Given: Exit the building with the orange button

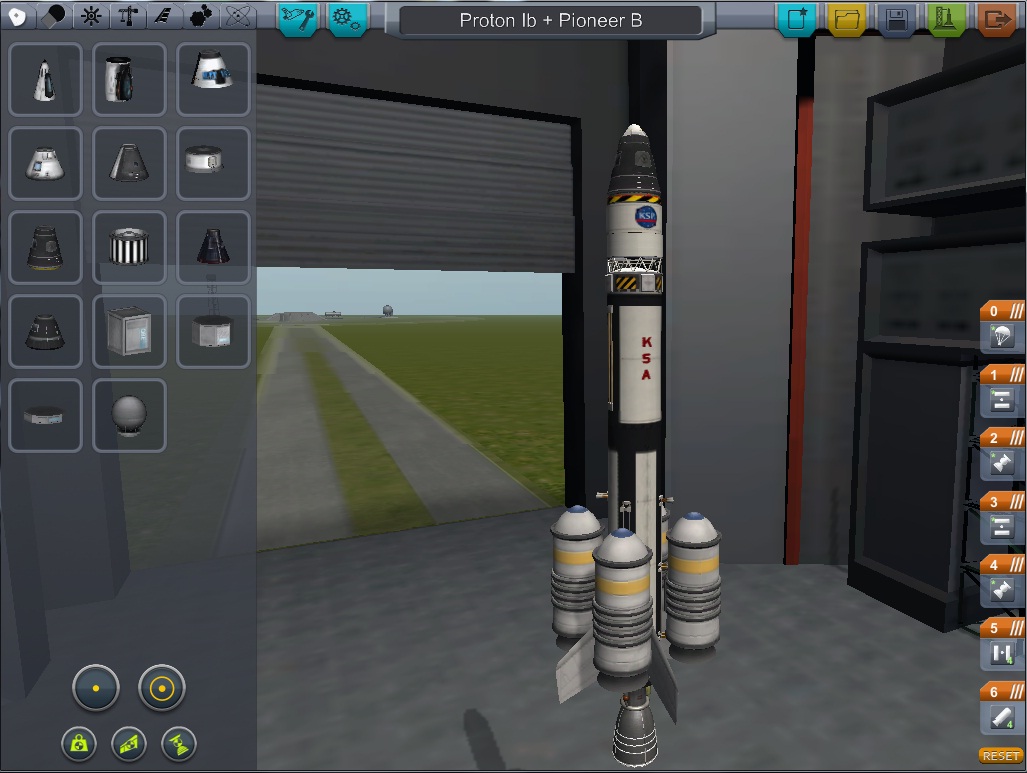Looking at the screenshot, I should 996,19.
